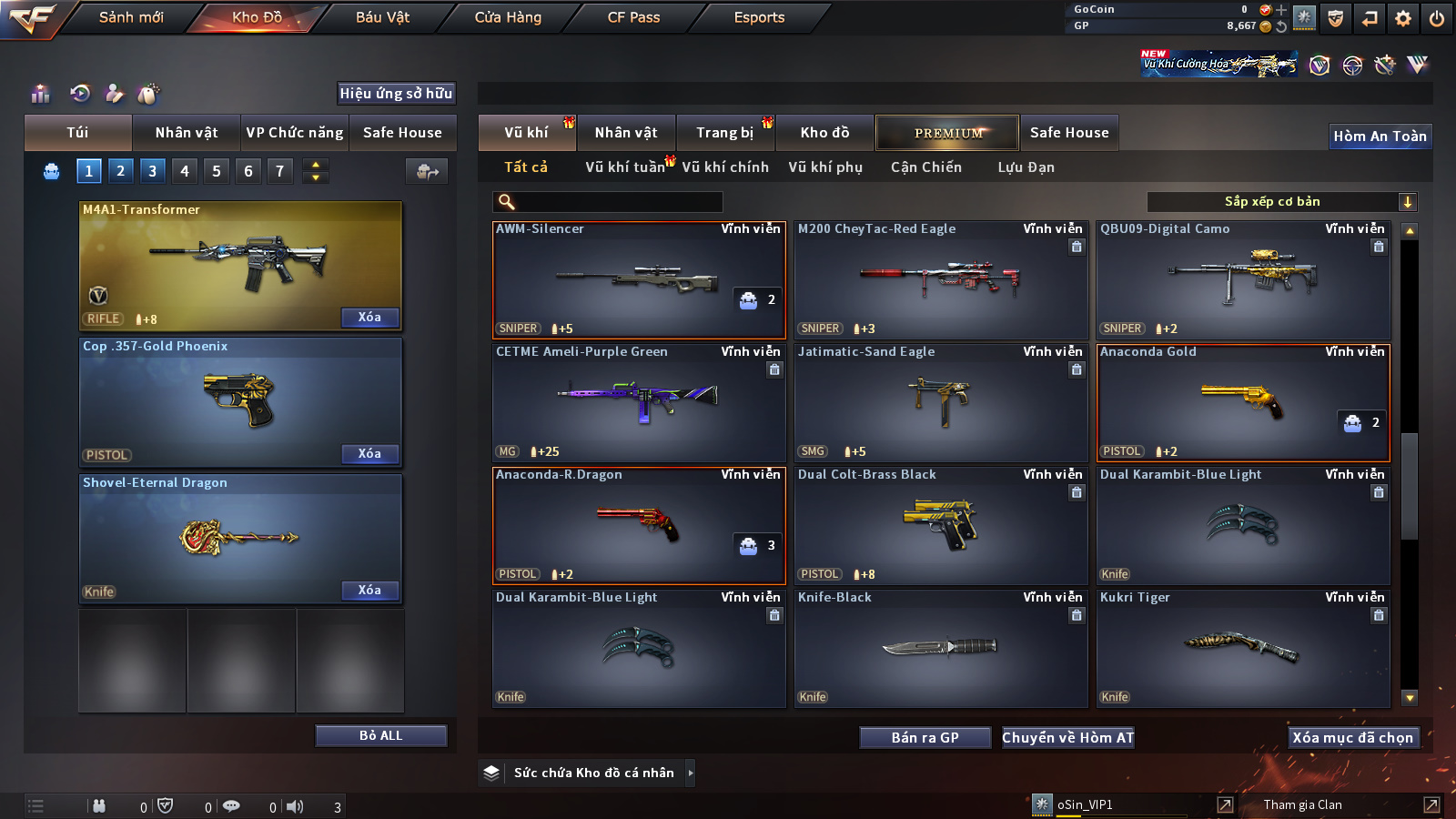Switch to the PREMIUM tab
Screen dimensions: 1456x819
(x=947, y=133)
